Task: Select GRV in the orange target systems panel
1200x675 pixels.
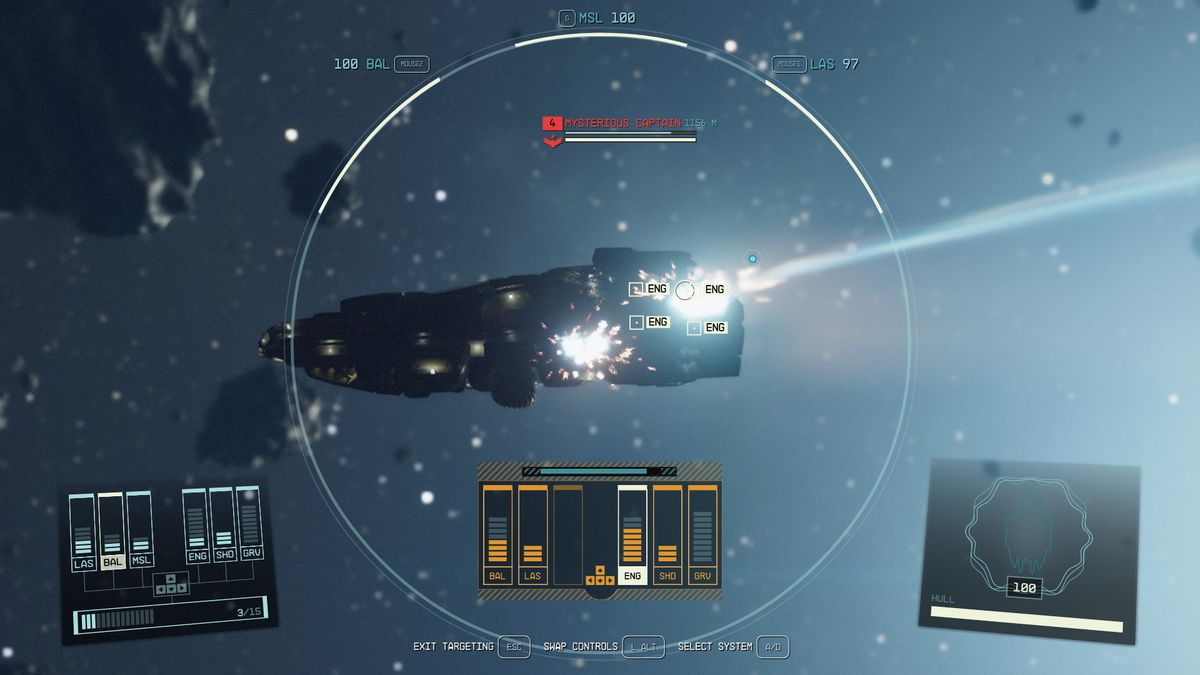Action: [703, 575]
